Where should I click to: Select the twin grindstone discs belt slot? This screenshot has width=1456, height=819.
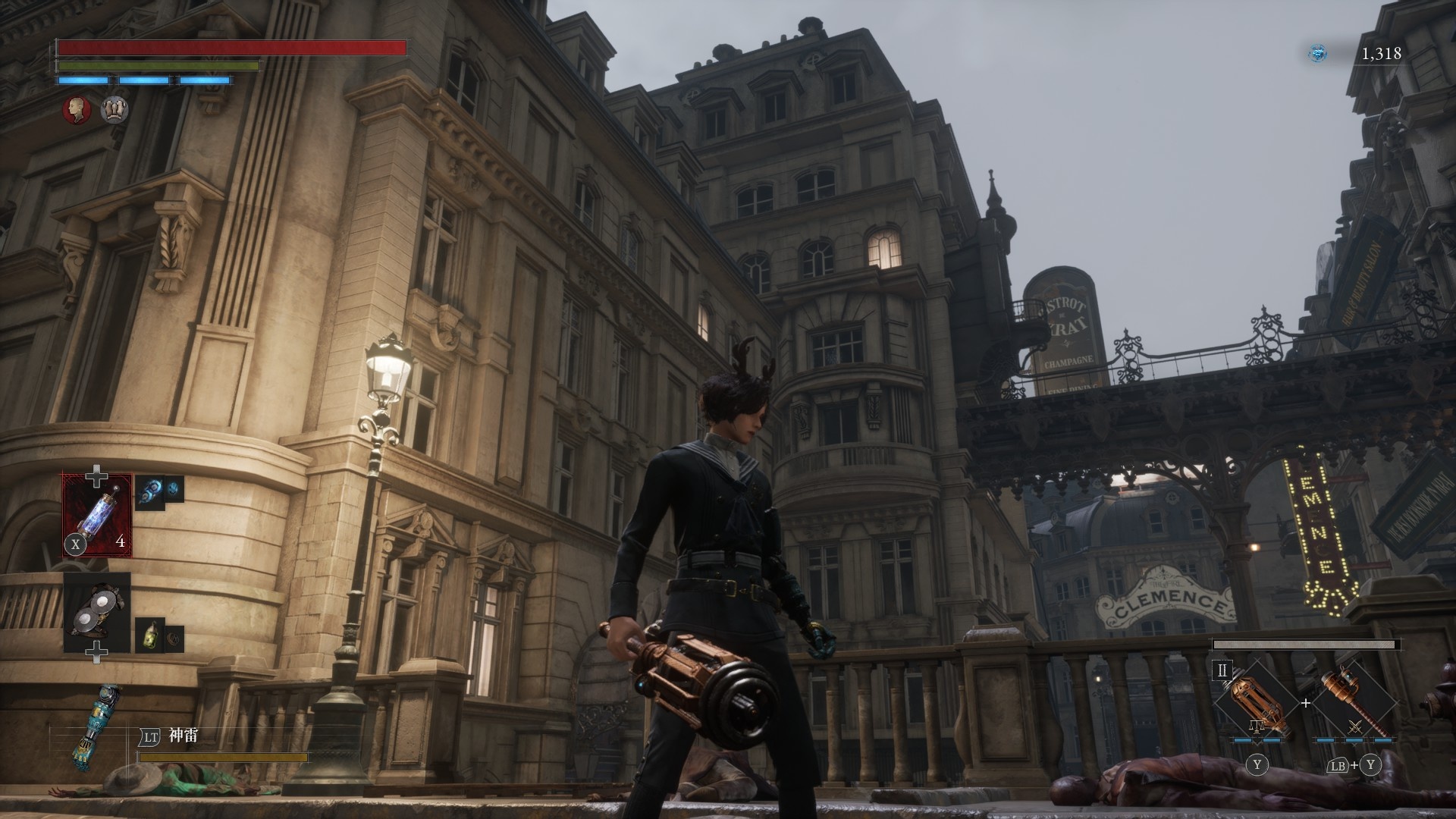(97, 613)
